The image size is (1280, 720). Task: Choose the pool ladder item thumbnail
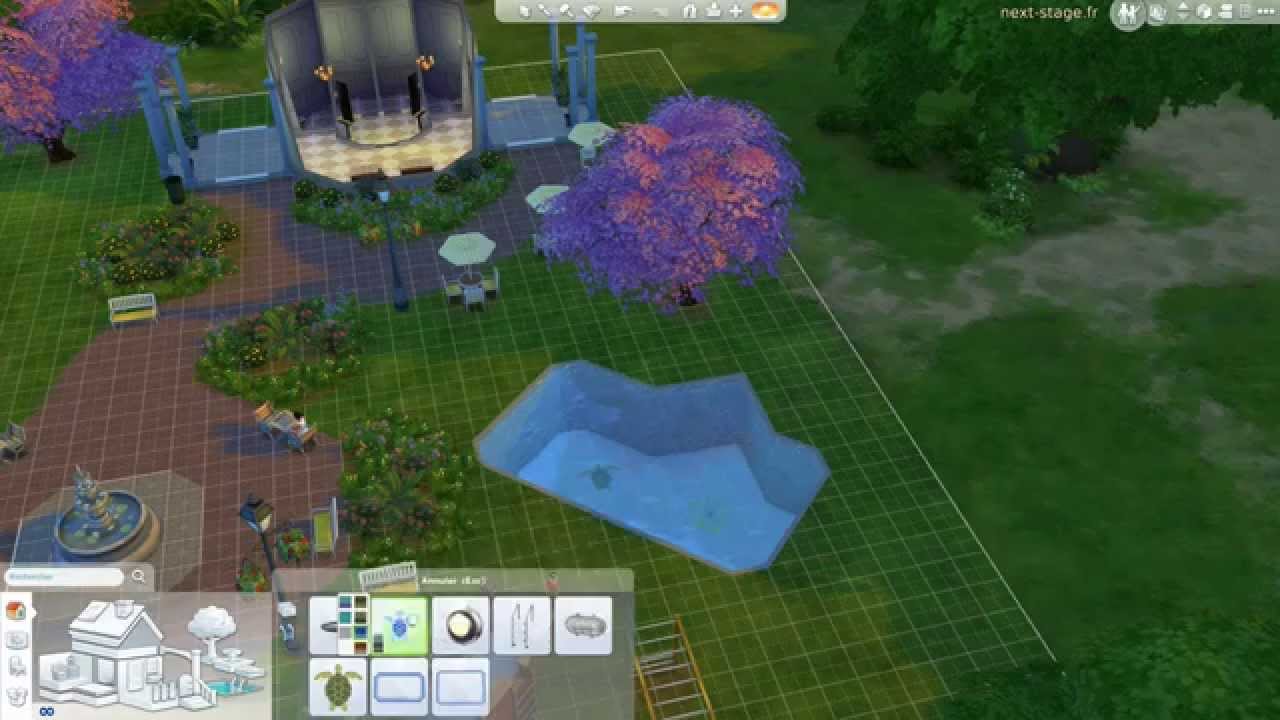click(522, 626)
